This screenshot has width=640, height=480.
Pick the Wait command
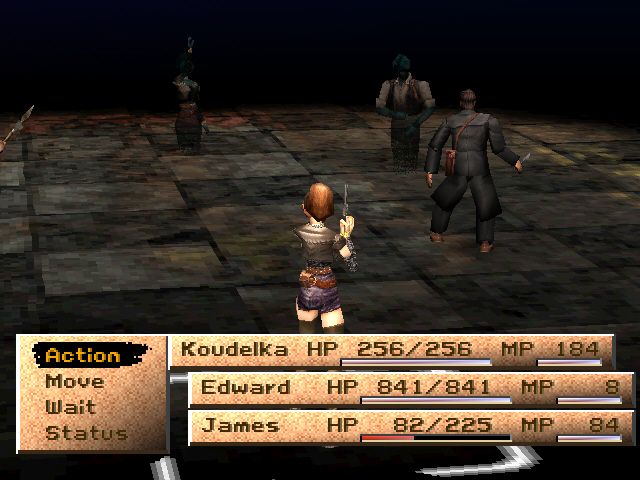70,407
